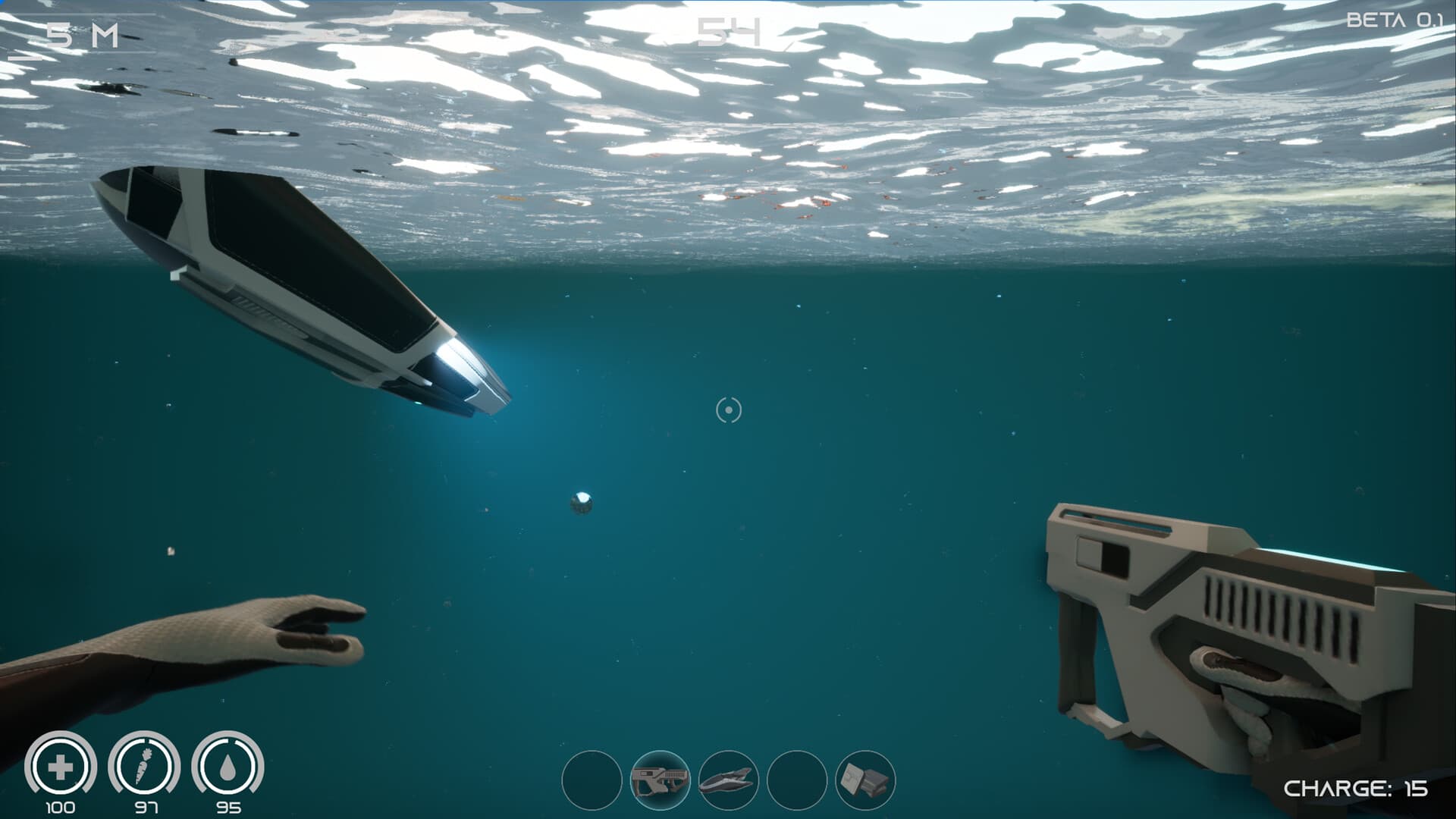Click the first empty hotbar slot
Image resolution: width=1456 pixels, height=819 pixels.
coord(595,780)
